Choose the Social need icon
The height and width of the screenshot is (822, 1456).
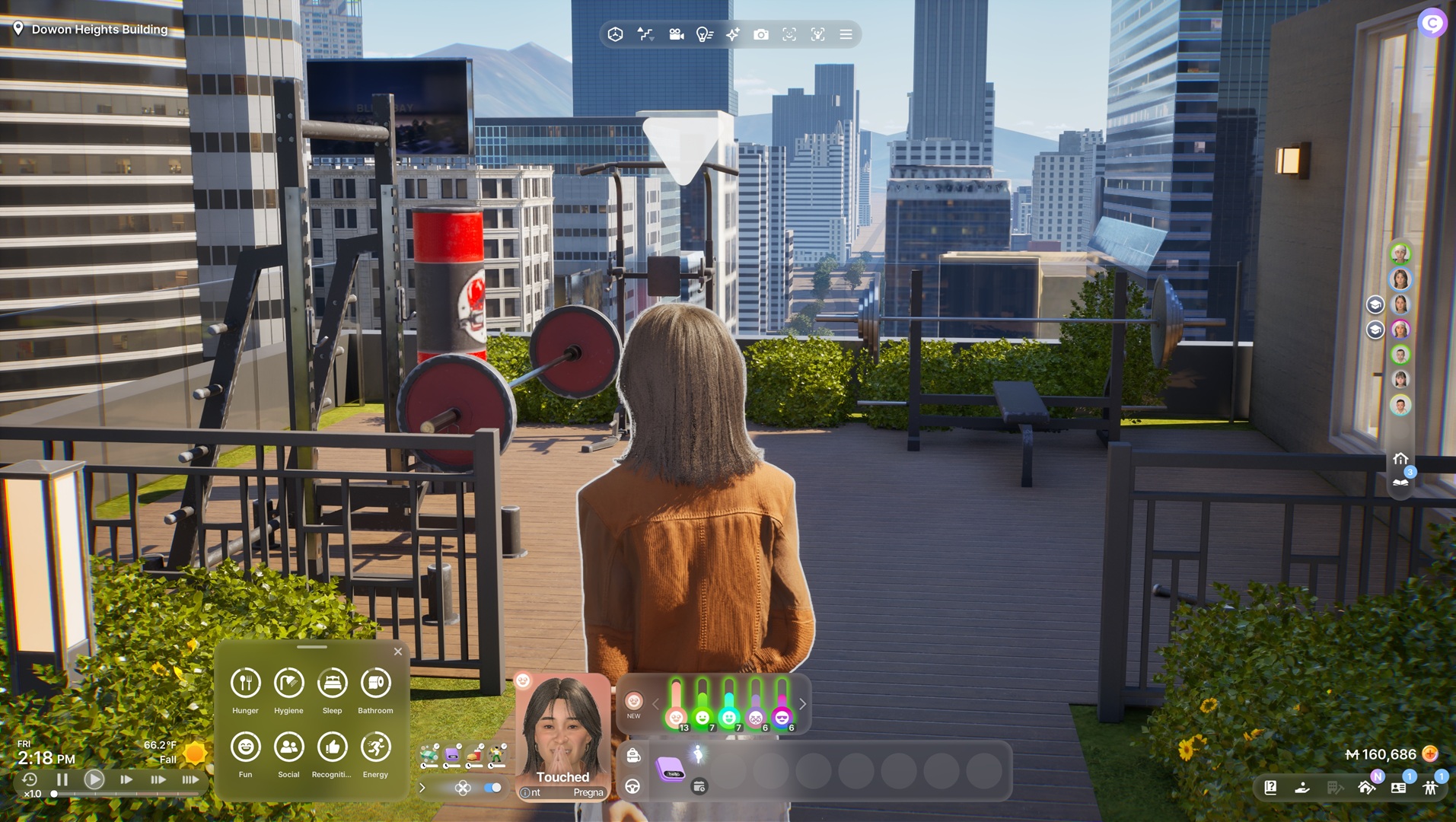288,747
